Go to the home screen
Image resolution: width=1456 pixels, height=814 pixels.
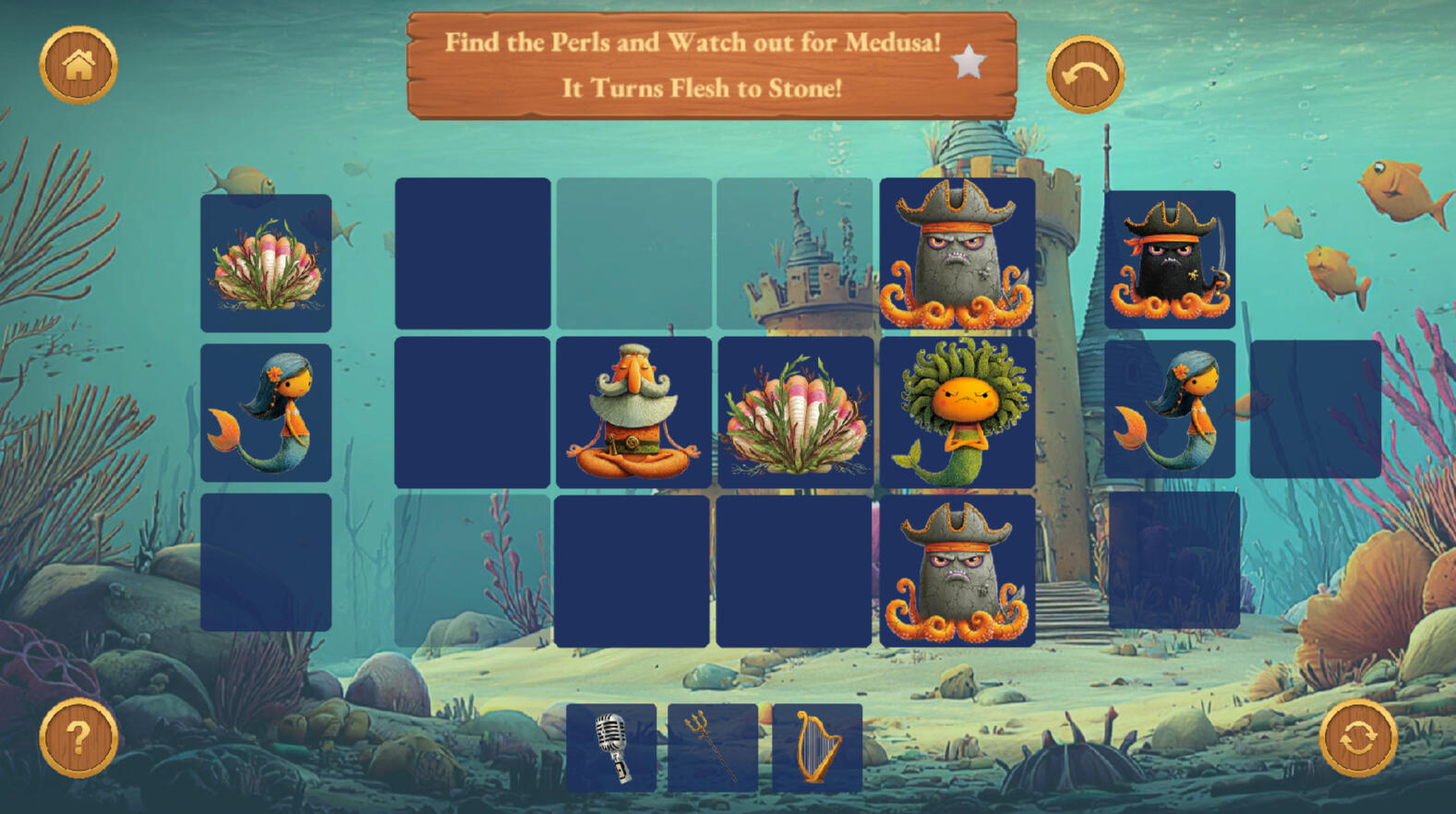[x=78, y=65]
